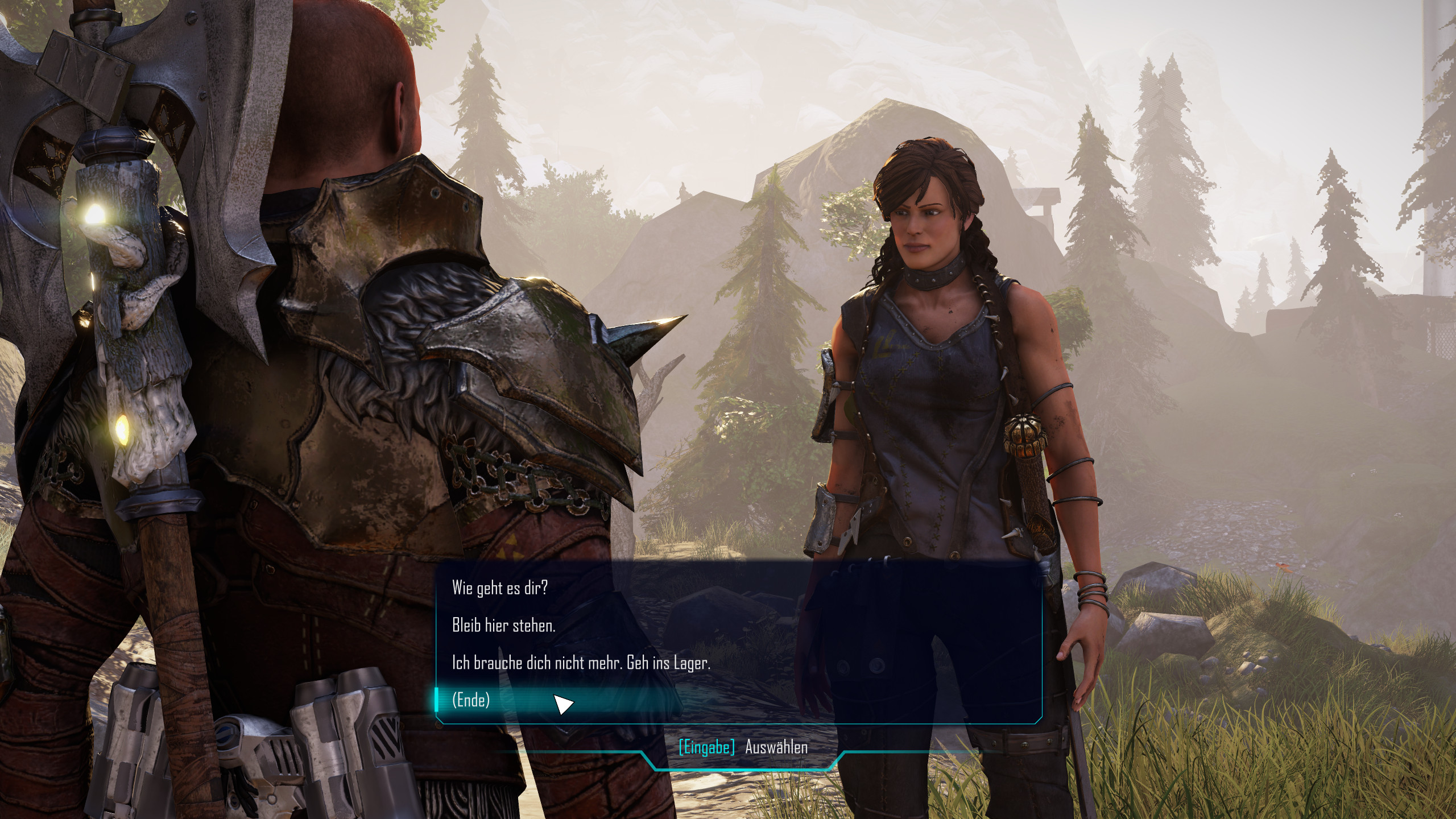
Task: Choose the "Bleib hier stehen." reply
Action: coord(503,626)
